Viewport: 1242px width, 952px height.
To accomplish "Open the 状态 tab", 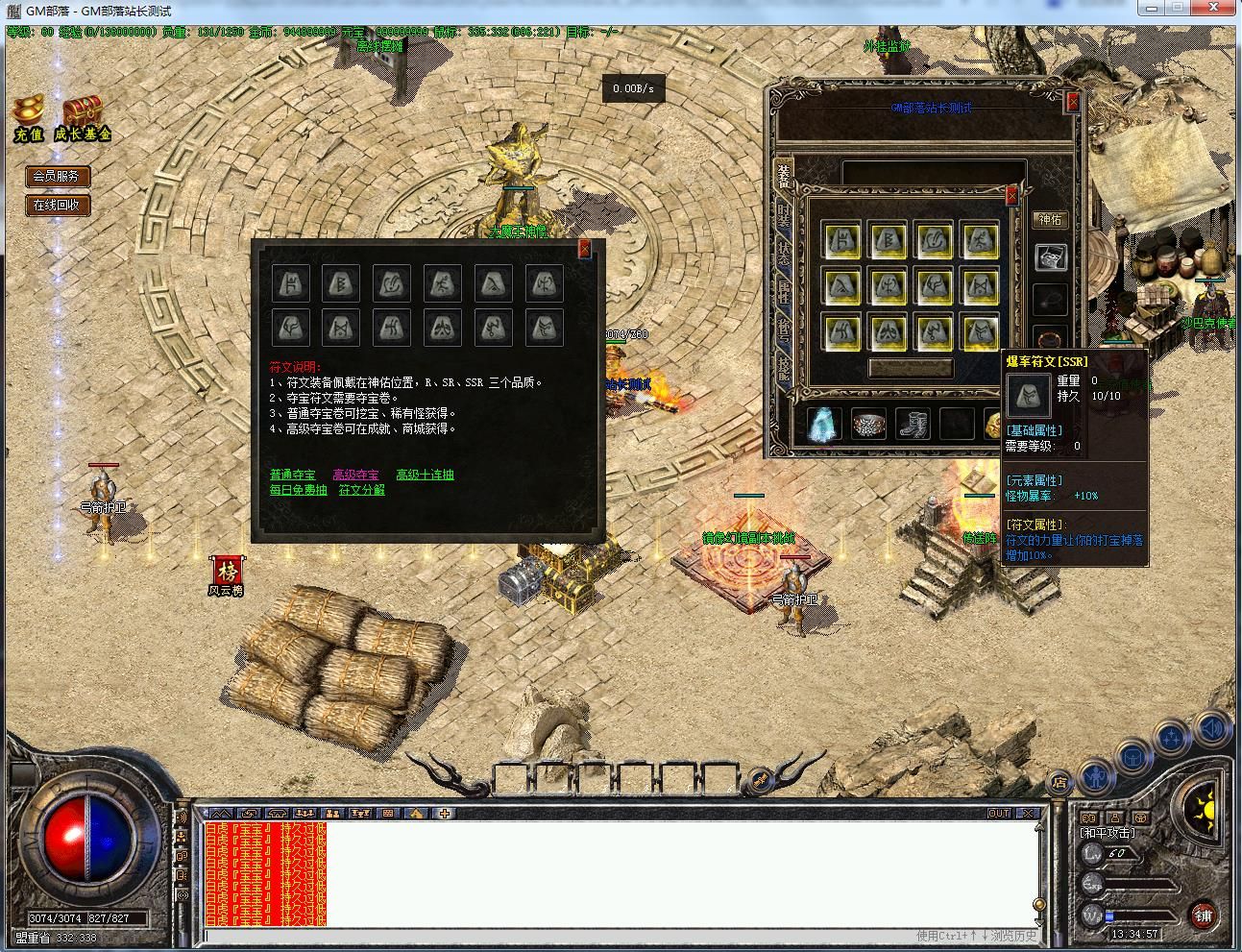I will tap(784, 253).
